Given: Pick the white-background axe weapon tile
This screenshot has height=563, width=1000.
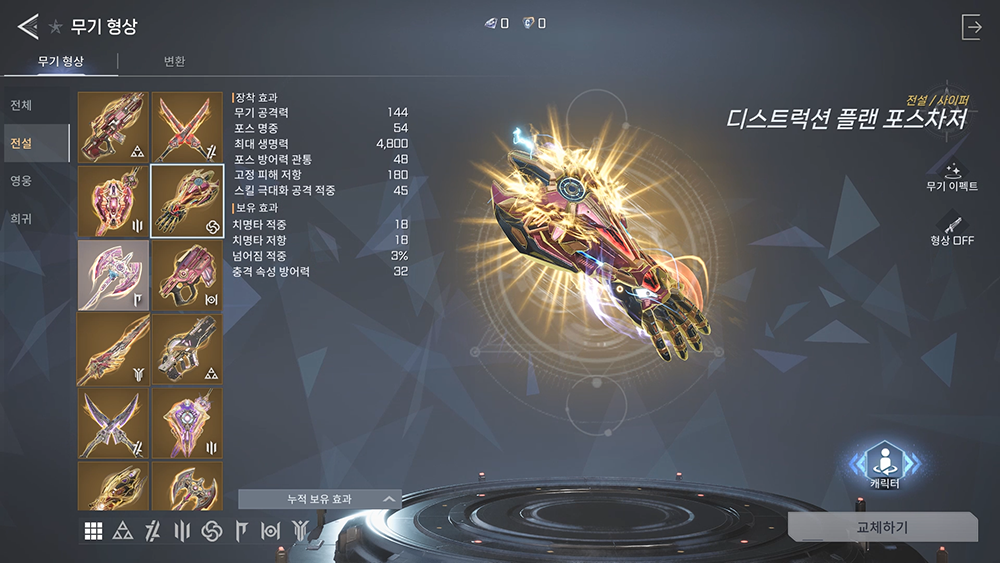Looking at the screenshot, I should coord(113,275).
